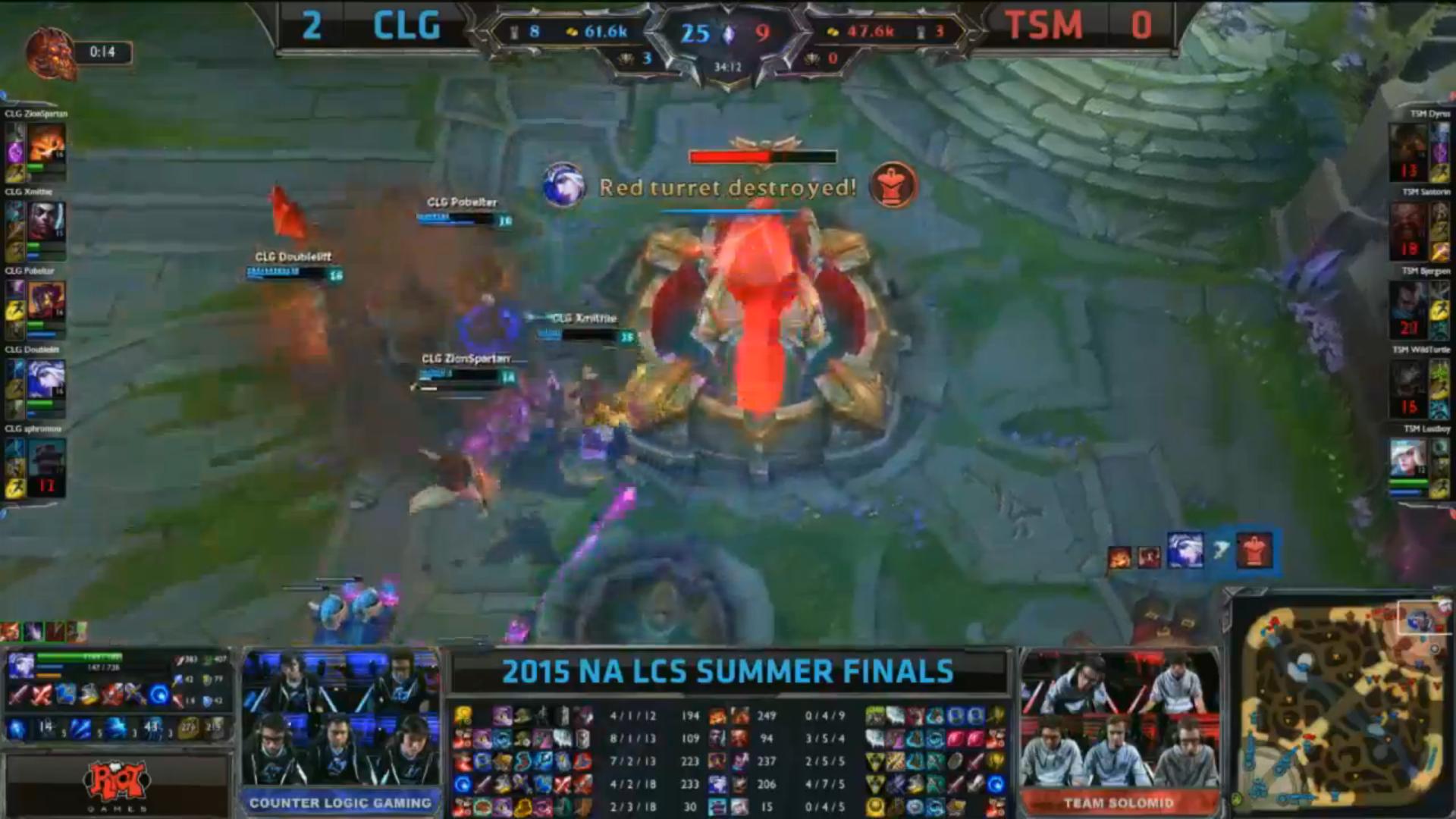Select CLG Xmithie's champion portrait
Image resolution: width=1456 pixels, height=819 pixels.
(x=47, y=223)
